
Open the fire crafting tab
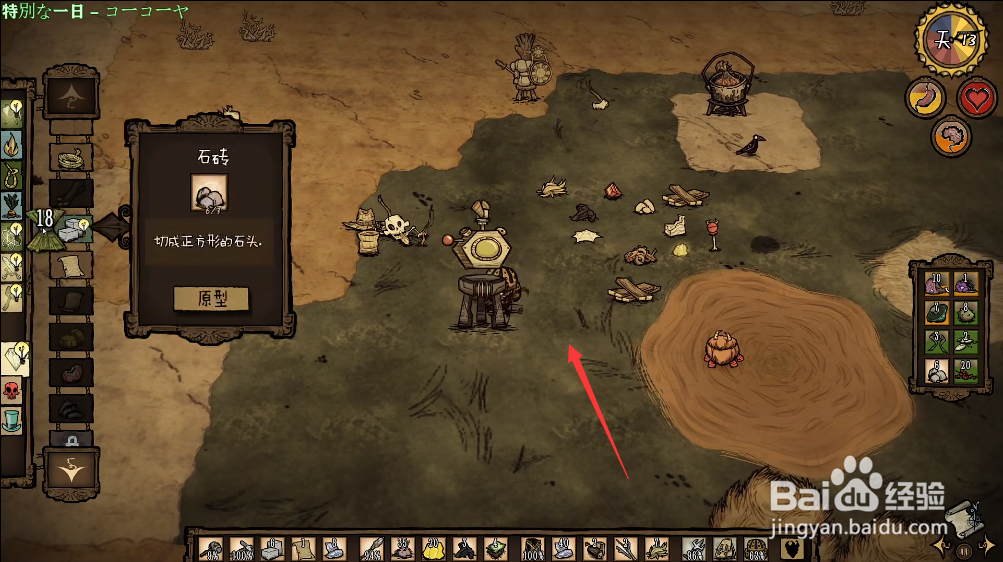(12, 145)
